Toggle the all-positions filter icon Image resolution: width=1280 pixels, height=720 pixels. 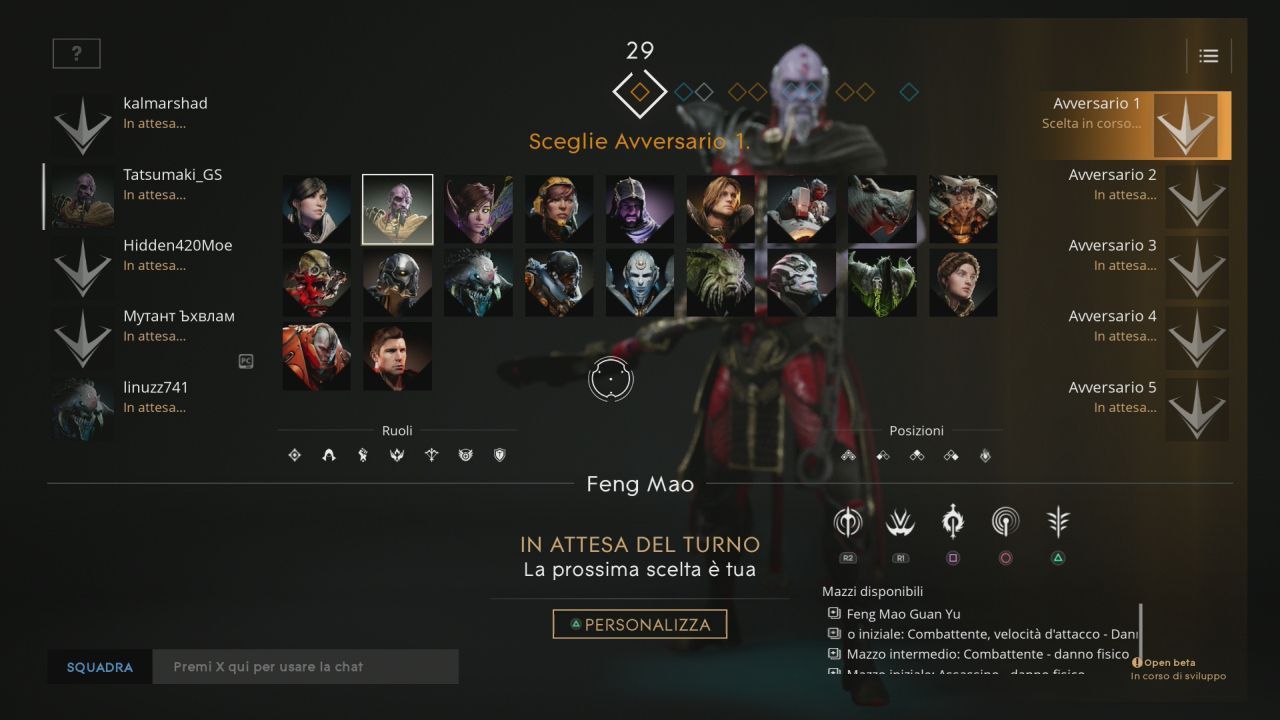click(846, 455)
